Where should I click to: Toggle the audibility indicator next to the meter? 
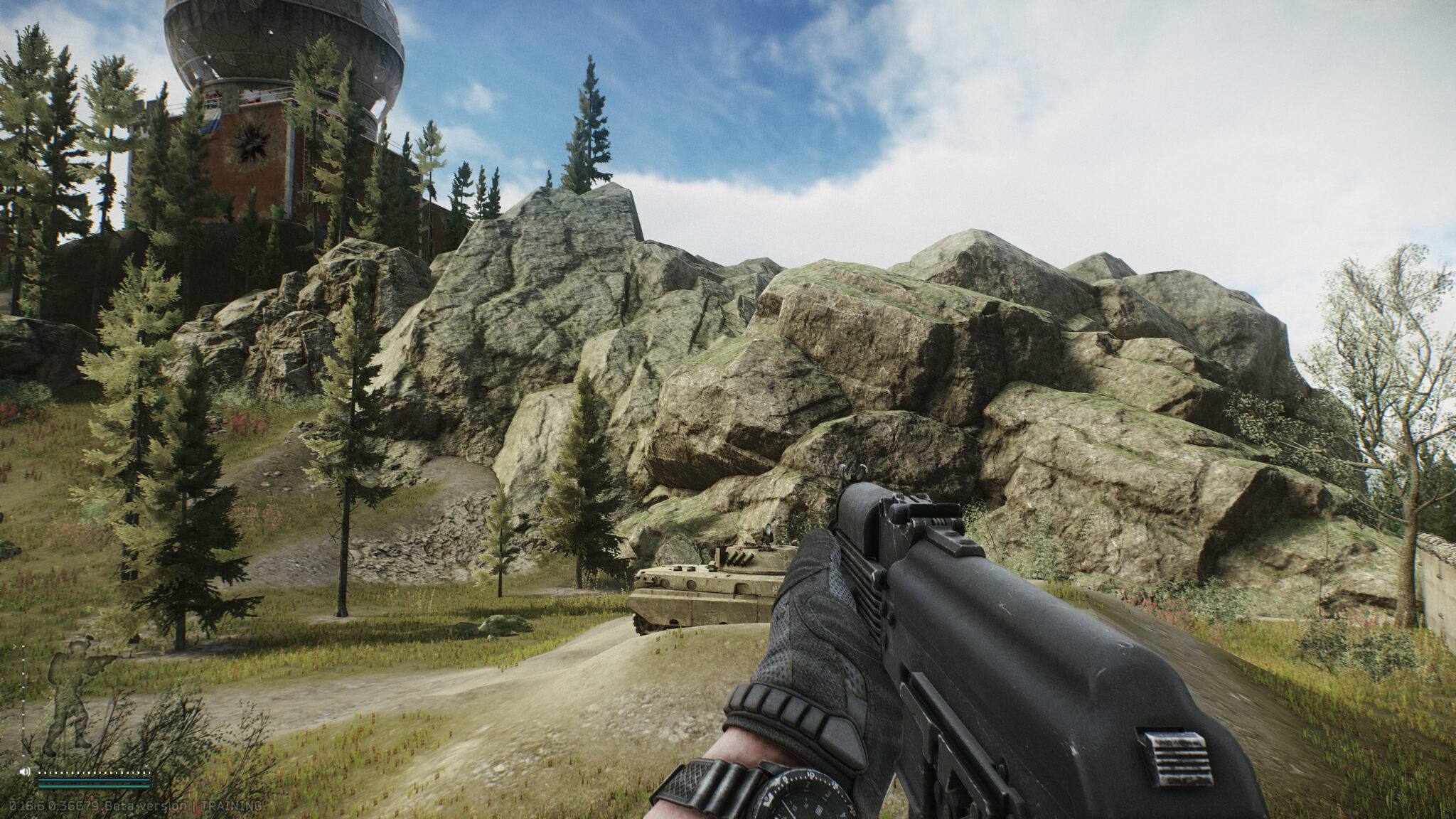tap(25, 772)
